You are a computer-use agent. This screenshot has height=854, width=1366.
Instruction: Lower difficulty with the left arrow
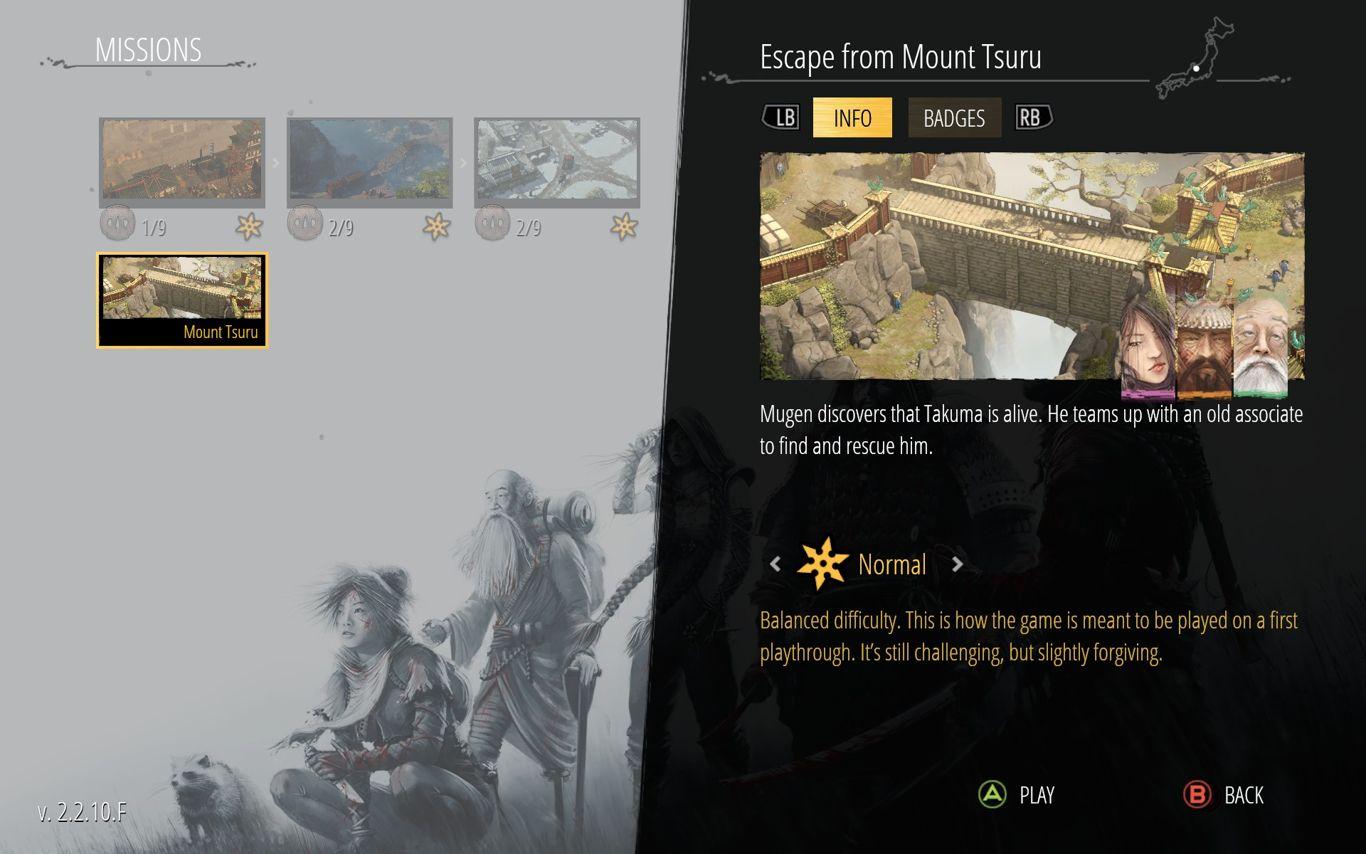(x=775, y=564)
